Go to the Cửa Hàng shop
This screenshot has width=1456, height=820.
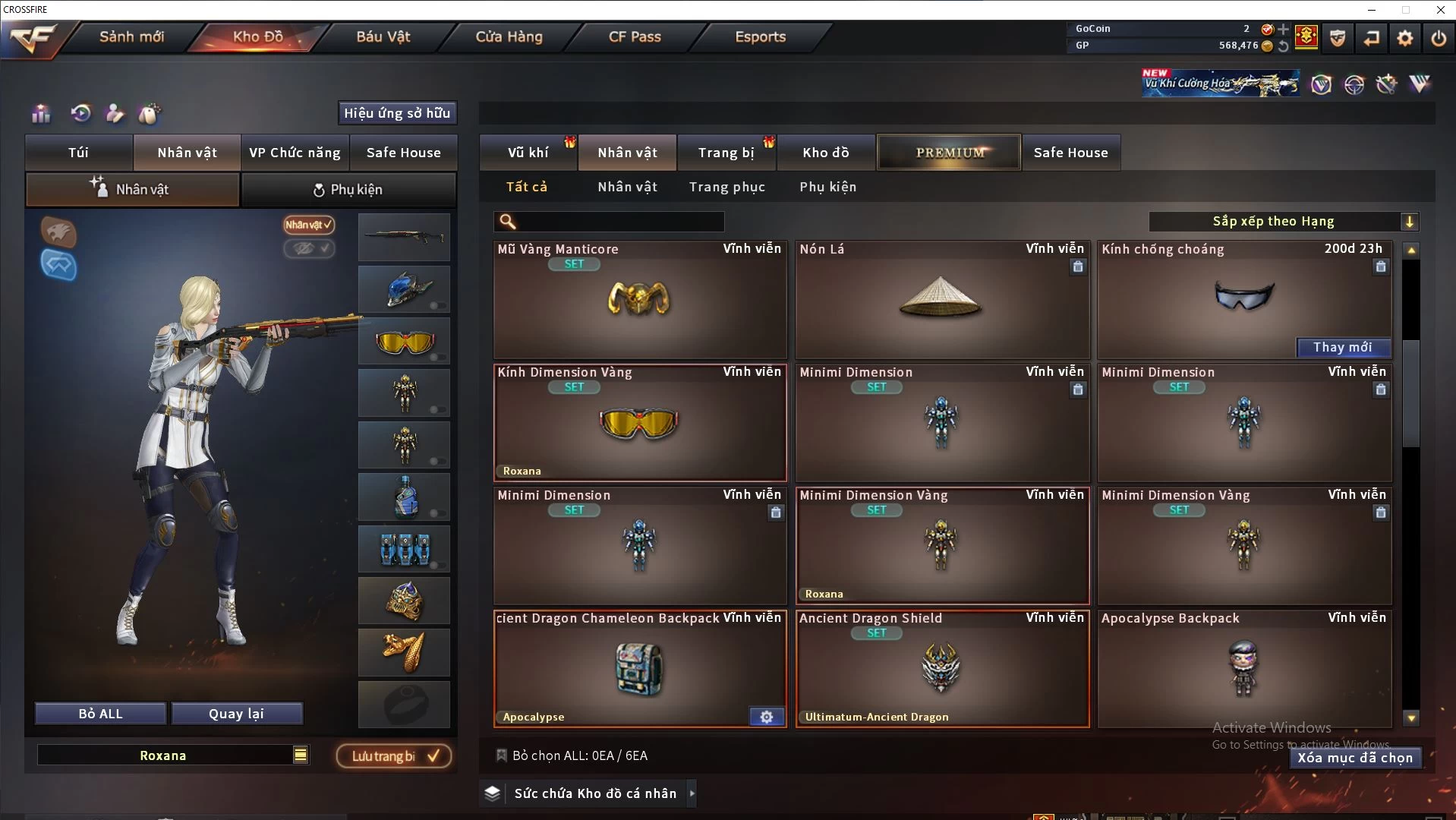point(509,36)
